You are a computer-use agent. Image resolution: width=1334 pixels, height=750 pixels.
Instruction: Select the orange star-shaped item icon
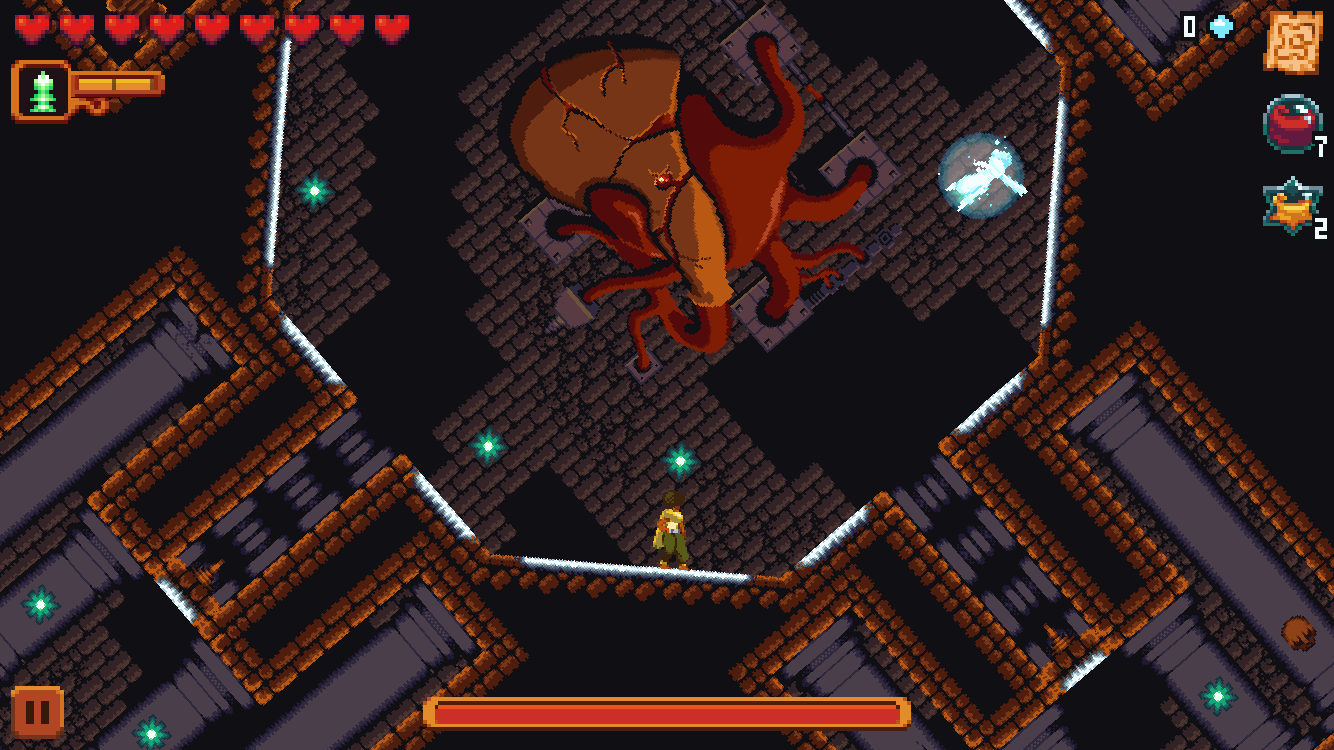pyautogui.click(x=1291, y=207)
